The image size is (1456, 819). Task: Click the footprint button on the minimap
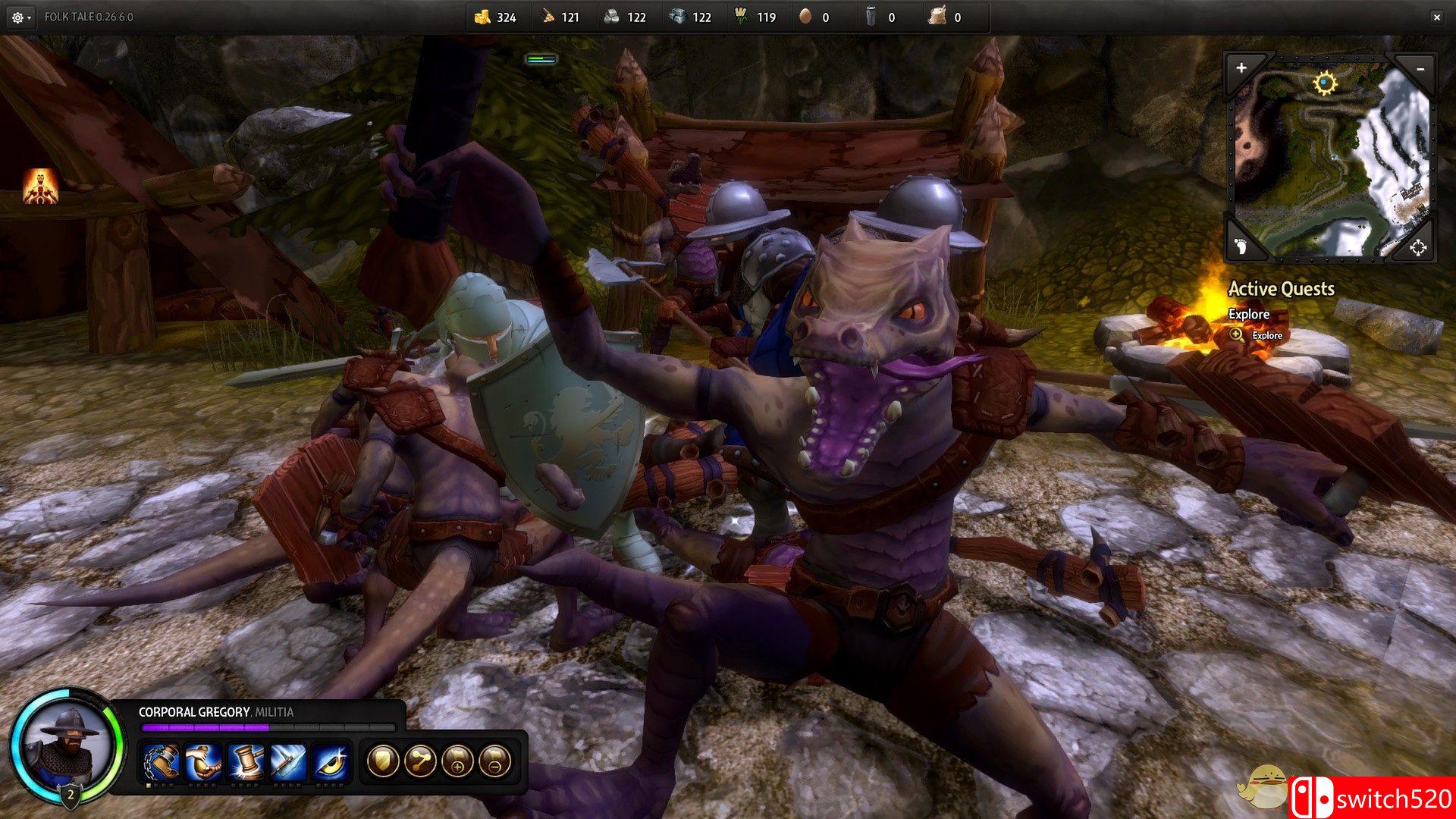click(1241, 246)
